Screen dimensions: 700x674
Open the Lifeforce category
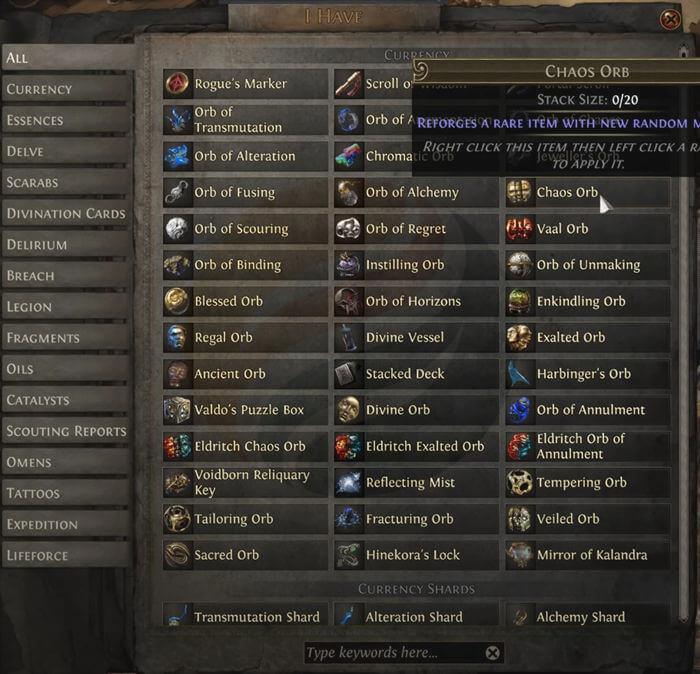coord(66,555)
